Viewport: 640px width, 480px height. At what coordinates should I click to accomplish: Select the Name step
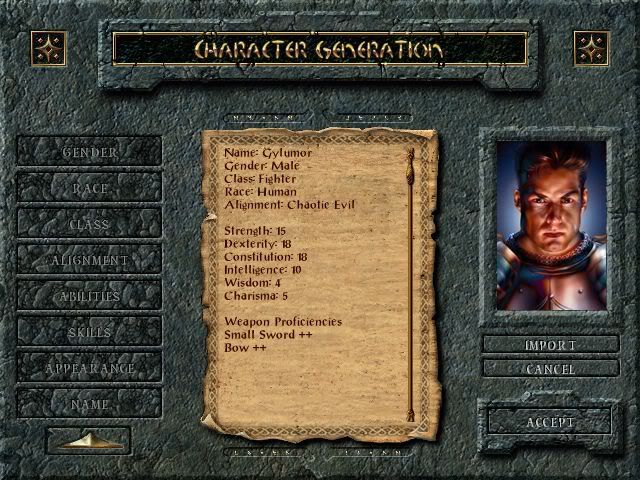(89, 404)
